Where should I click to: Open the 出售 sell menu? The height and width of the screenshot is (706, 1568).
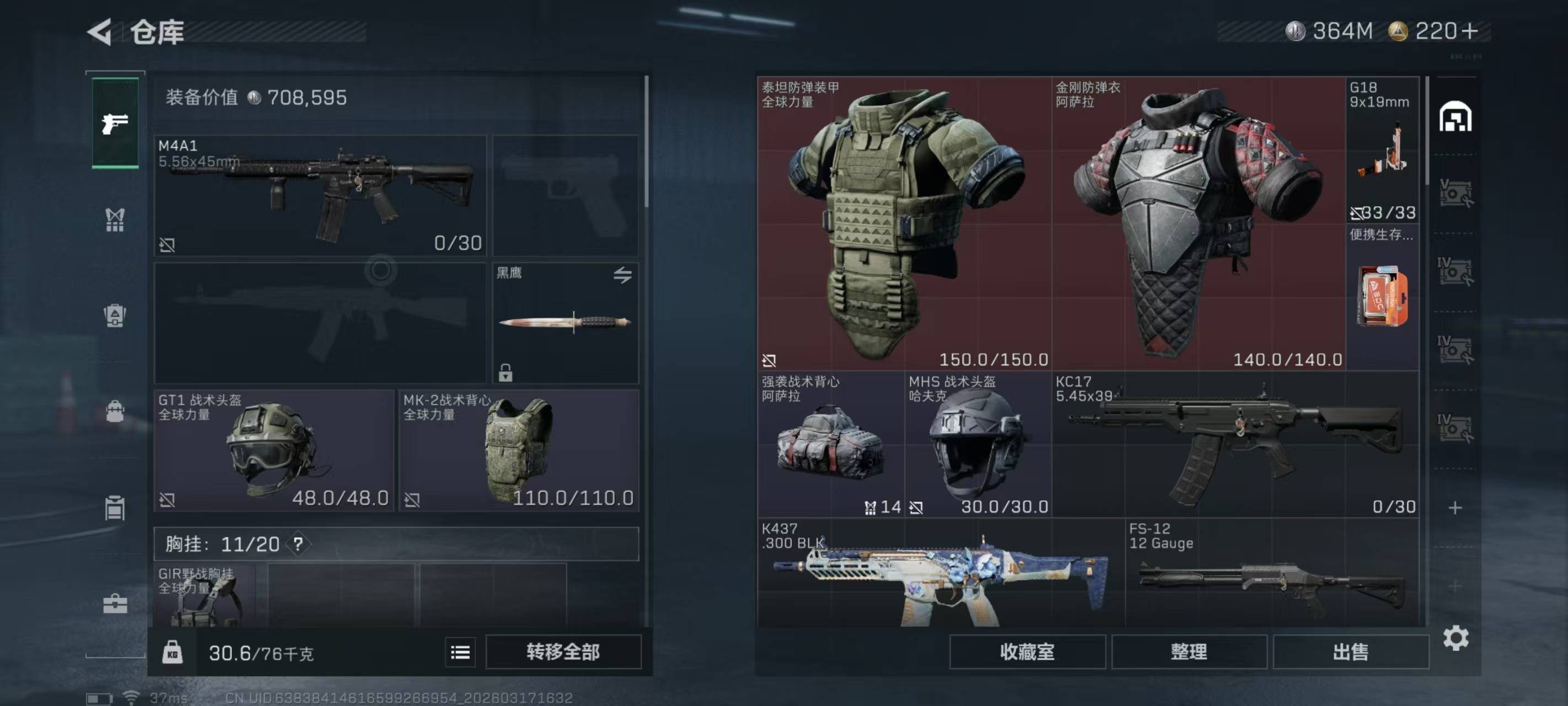[1350, 652]
